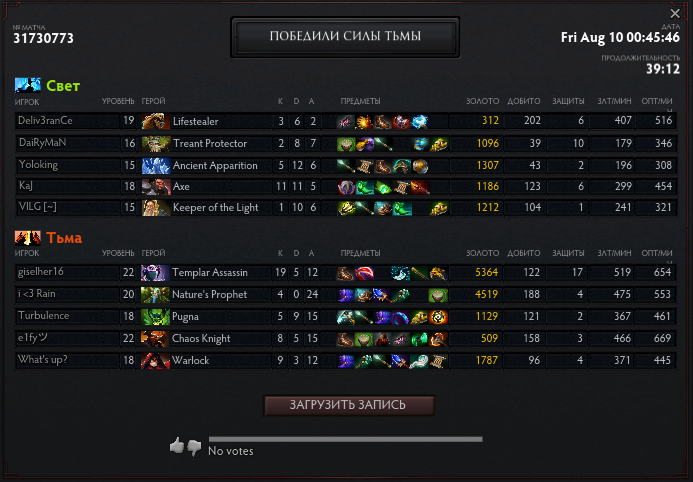The width and height of the screenshot is (693, 482).
Task: Click the ЗАГРУЗИТЬ ЗАПИСЬ download replay button
Action: click(349, 405)
